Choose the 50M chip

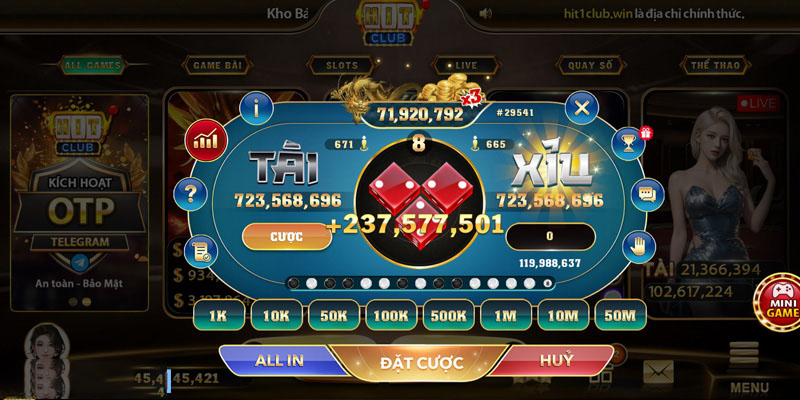(x=621, y=315)
